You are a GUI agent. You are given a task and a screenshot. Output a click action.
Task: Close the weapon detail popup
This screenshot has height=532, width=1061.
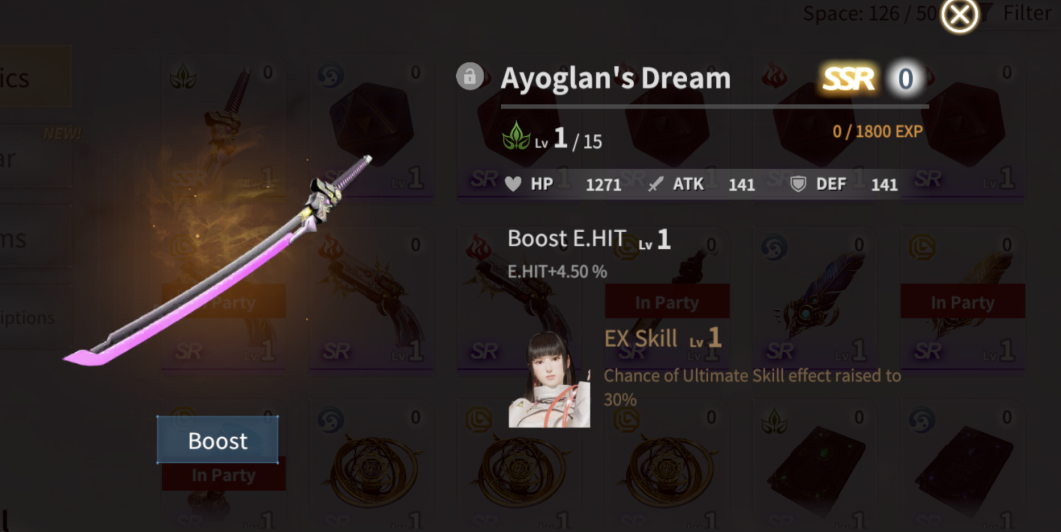[959, 15]
